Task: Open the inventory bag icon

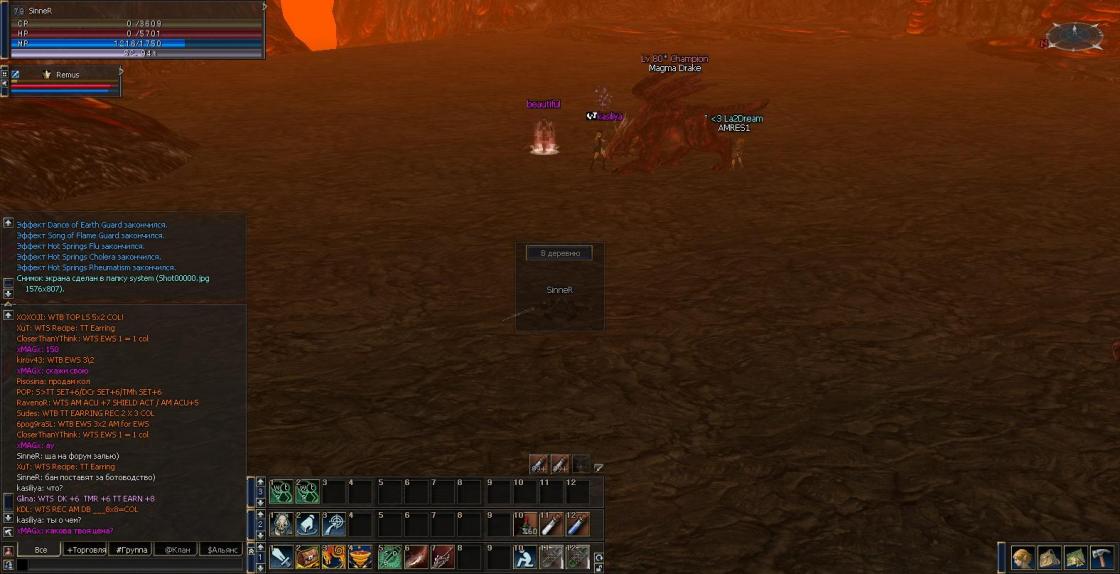Action: 1048,557
